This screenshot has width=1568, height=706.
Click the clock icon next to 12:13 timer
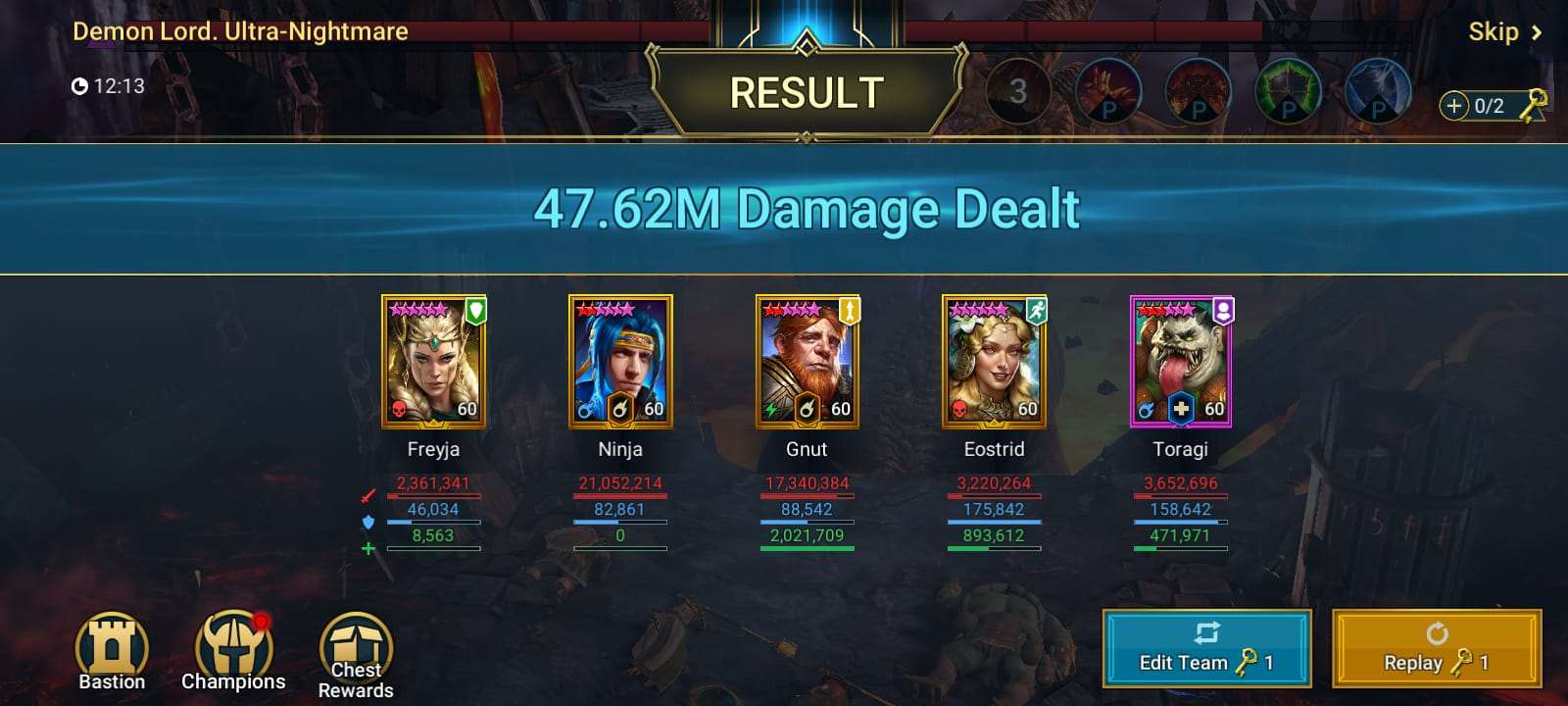pyautogui.click(x=81, y=86)
